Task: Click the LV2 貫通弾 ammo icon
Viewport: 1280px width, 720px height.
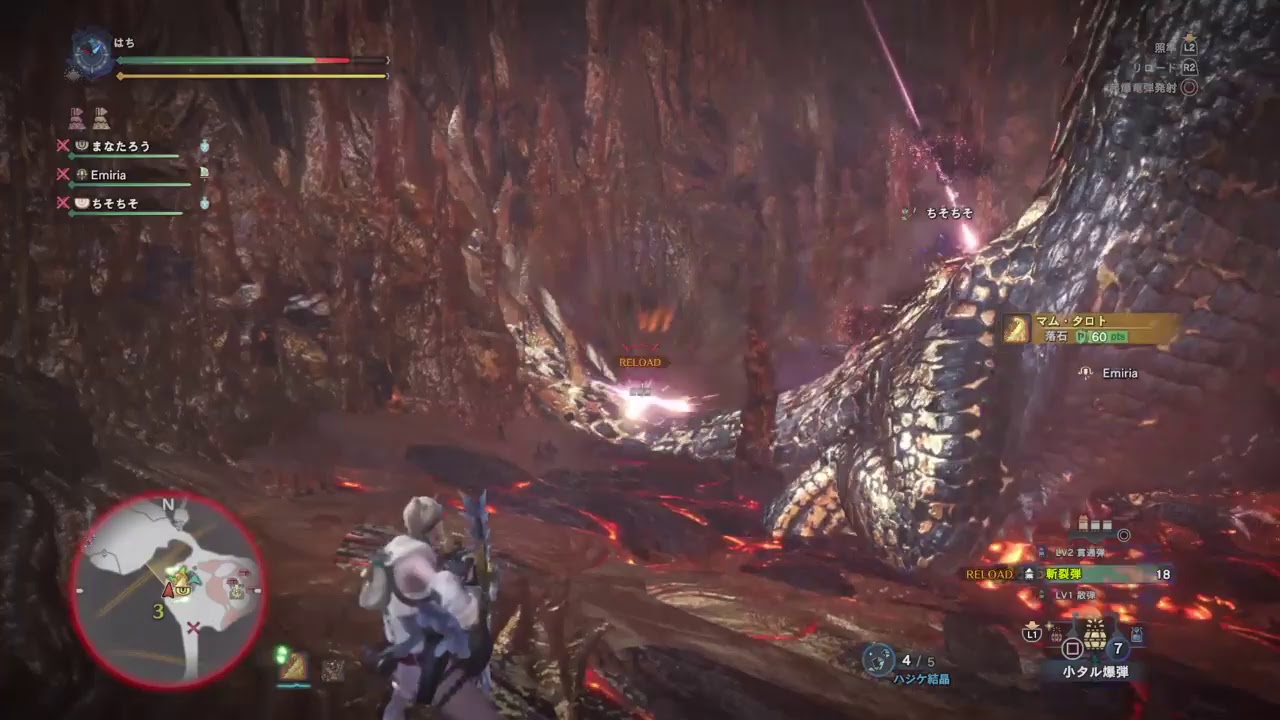Action: point(1041,552)
